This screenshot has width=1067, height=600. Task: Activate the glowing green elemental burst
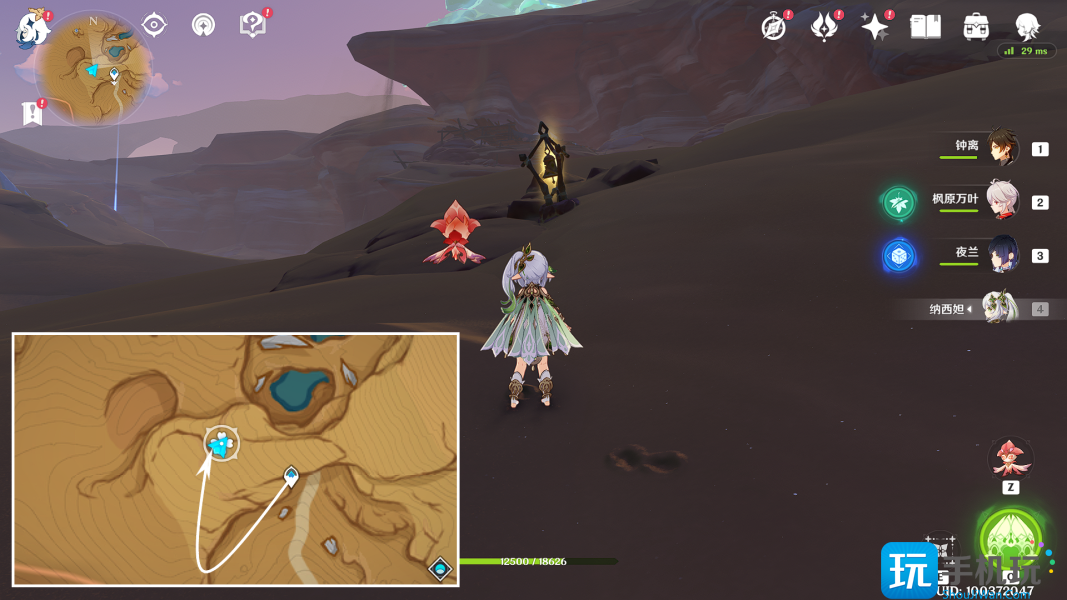pyautogui.click(x=1011, y=541)
